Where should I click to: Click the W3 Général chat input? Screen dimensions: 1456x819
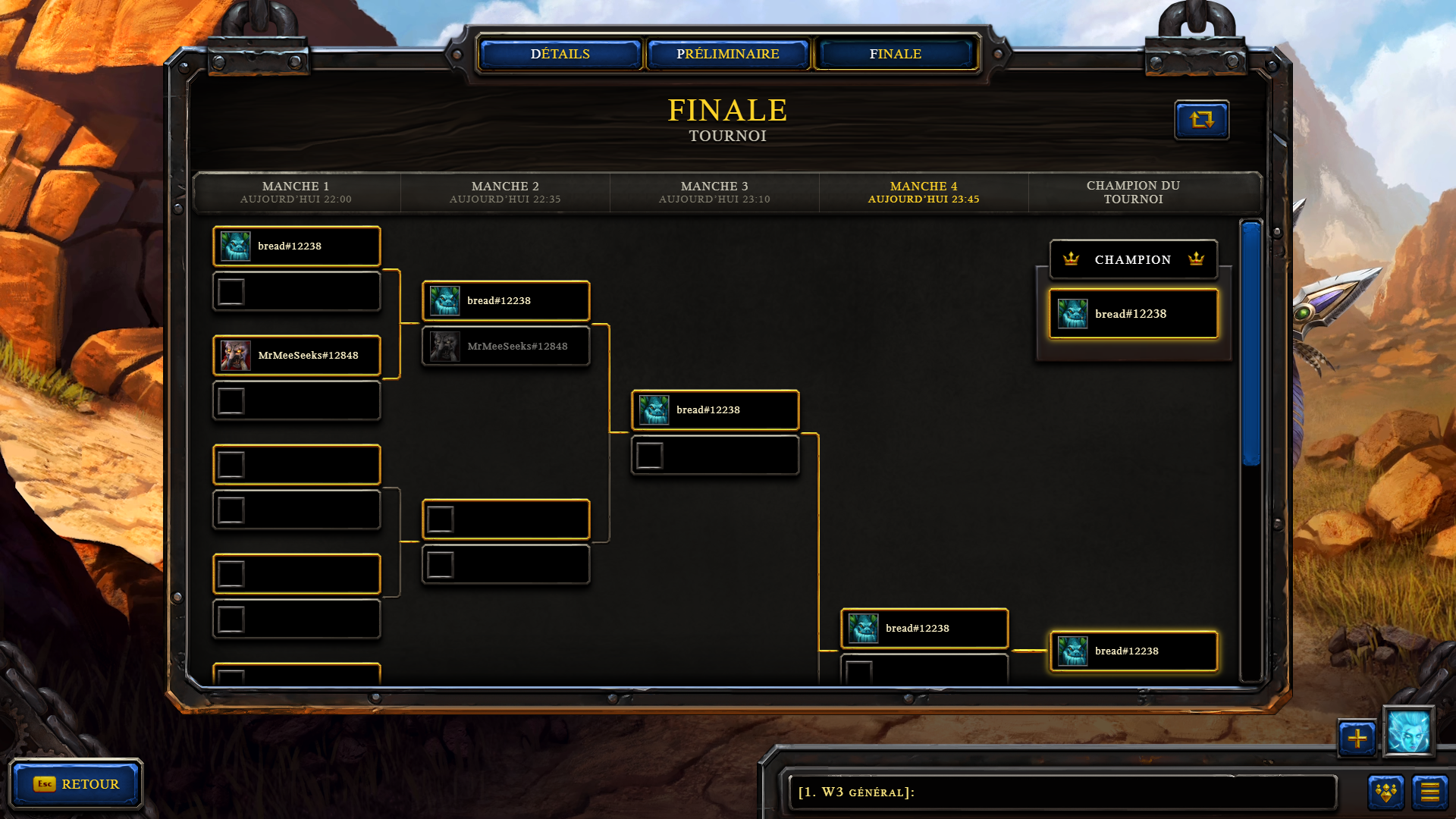(1062, 792)
